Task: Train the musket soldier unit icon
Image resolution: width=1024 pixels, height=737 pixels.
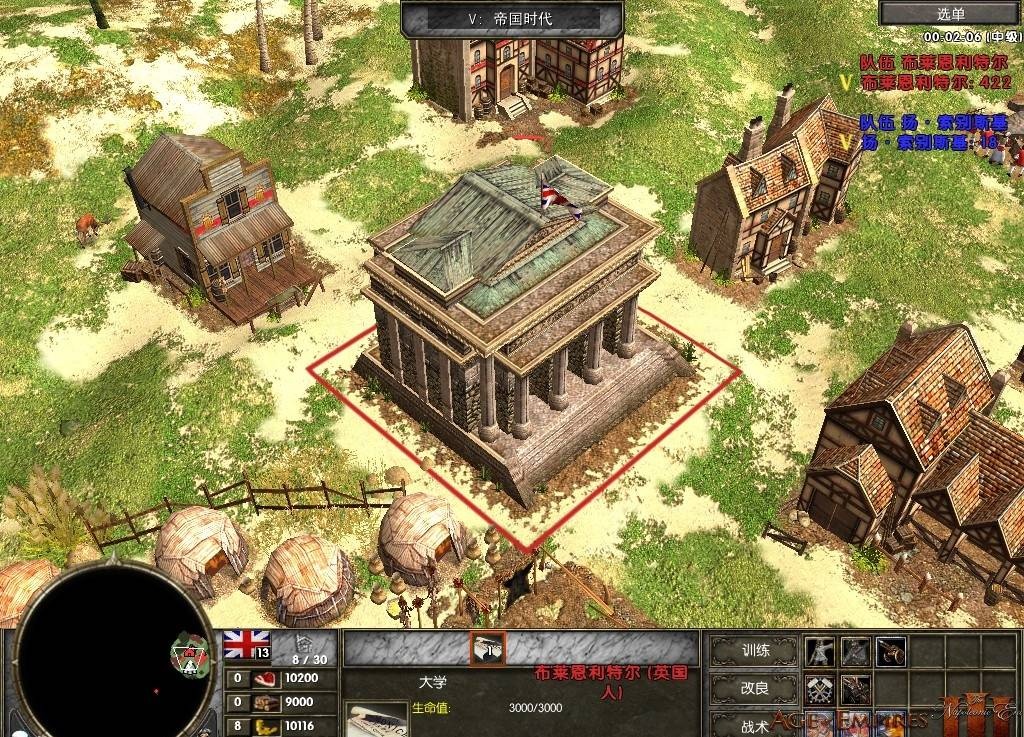Action: click(x=821, y=652)
